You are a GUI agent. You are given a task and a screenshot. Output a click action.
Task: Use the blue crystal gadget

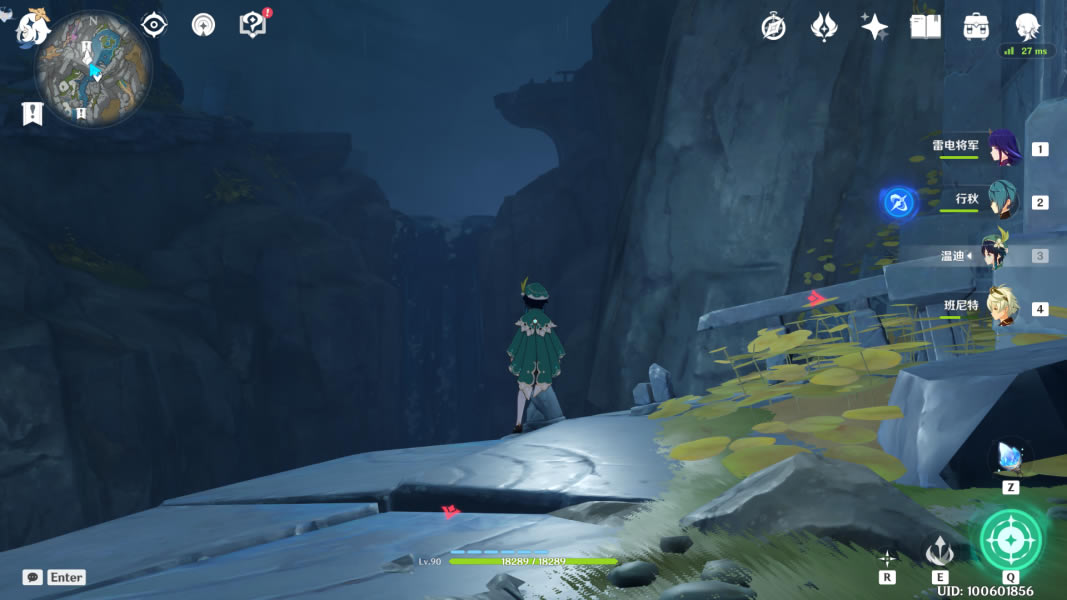1010,459
